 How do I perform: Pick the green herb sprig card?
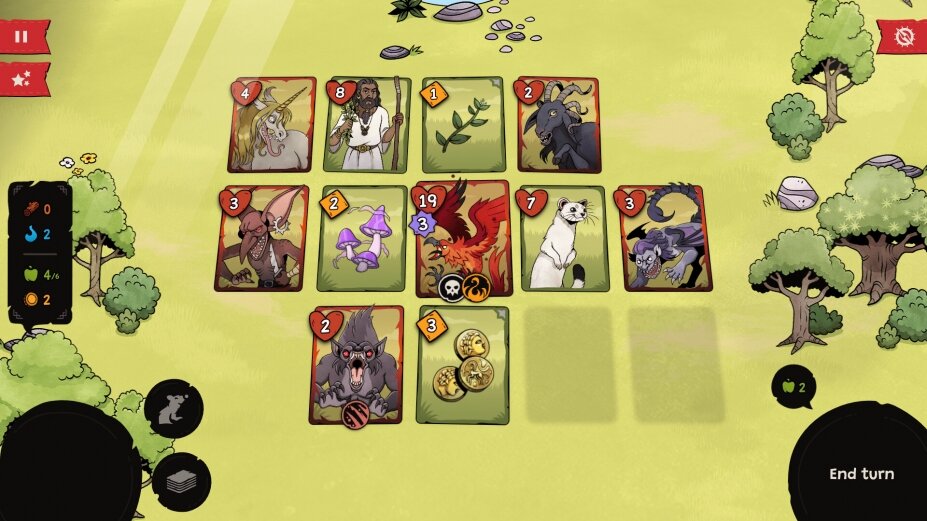[463, 126]
